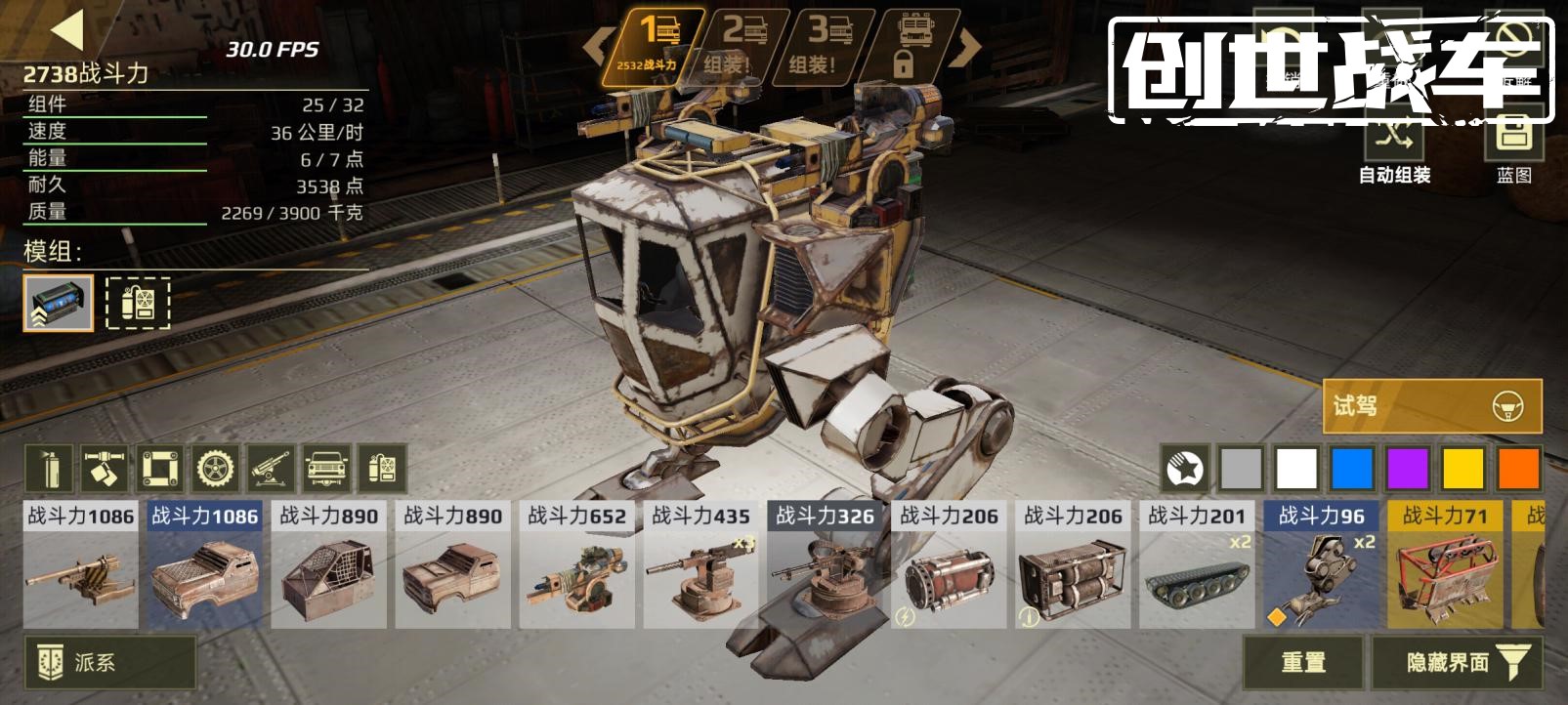Choose the purple paint color swatch

pos(1408,469)
